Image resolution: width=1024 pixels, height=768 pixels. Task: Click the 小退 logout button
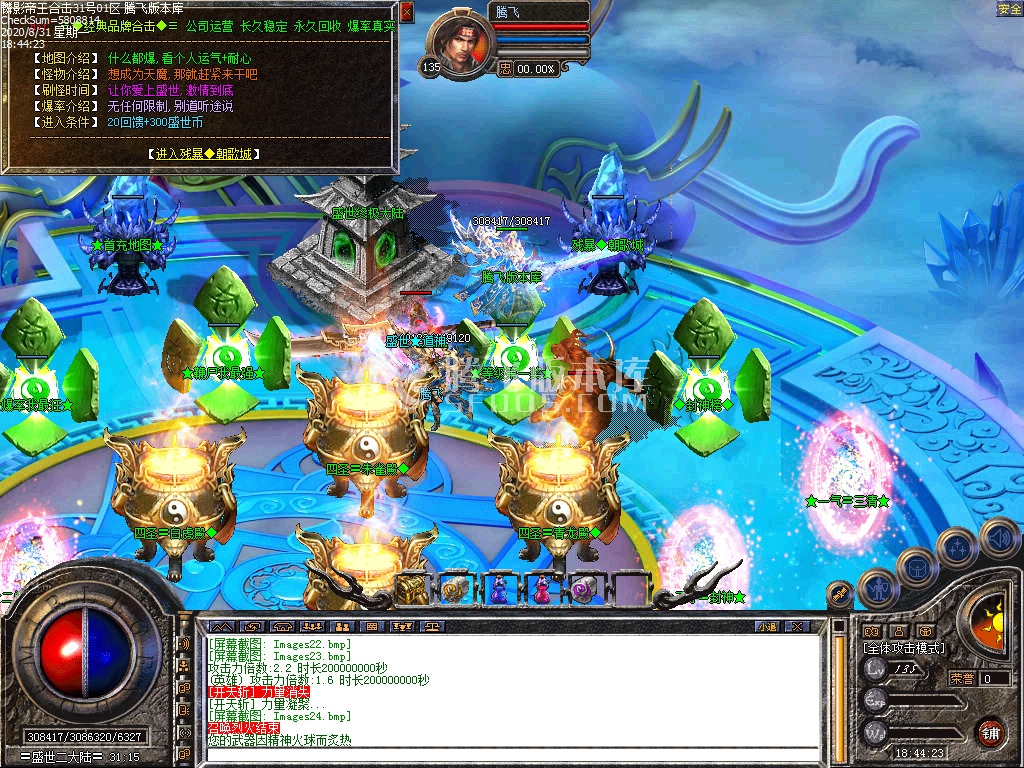coord(767,627)
